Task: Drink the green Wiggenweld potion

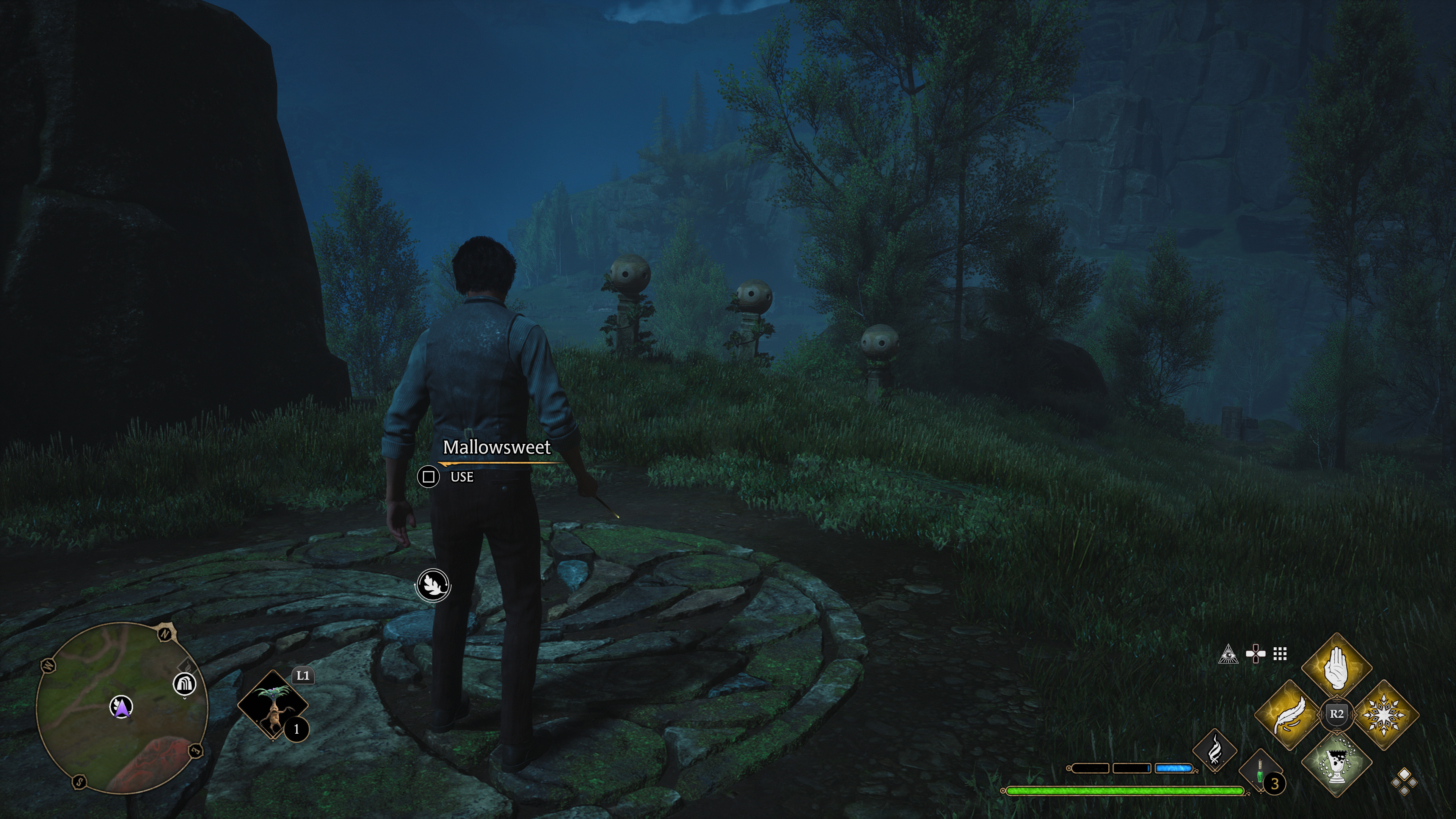Action: tap(1260, 772)
